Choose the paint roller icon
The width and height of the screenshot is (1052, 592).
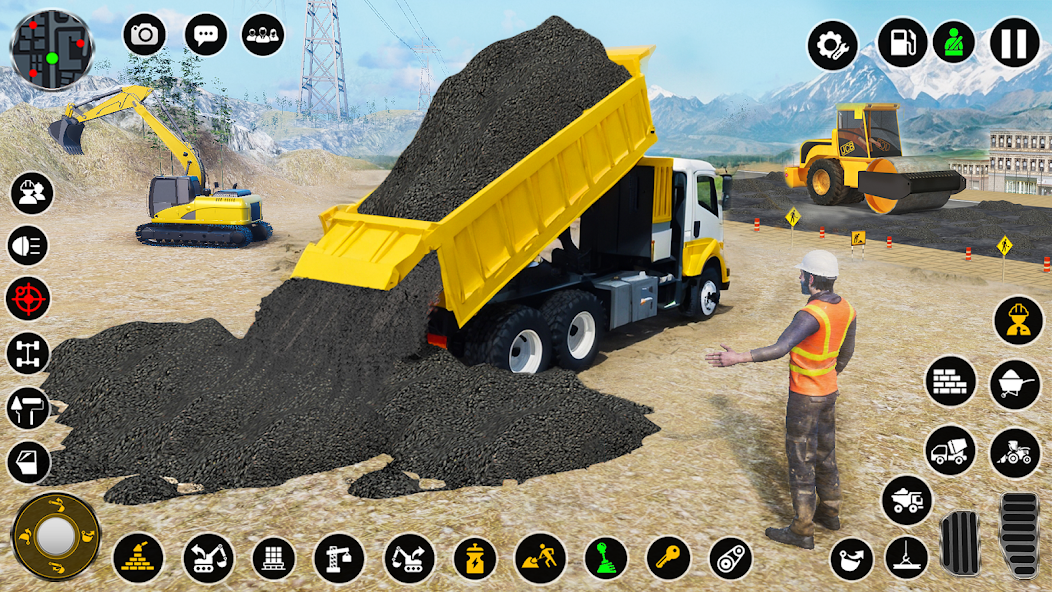[x=28, y=408]
